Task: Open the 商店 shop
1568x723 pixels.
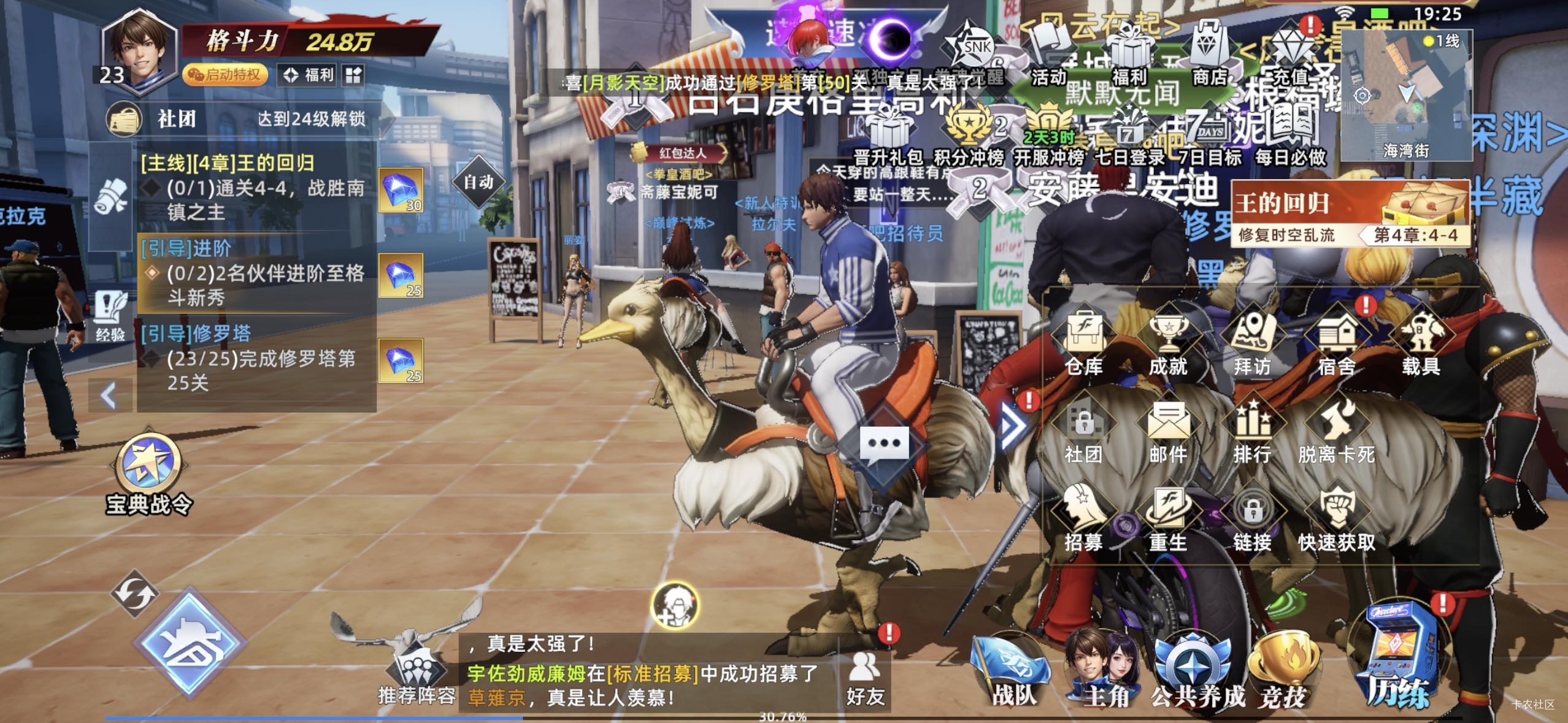Action: point(1209,55)
